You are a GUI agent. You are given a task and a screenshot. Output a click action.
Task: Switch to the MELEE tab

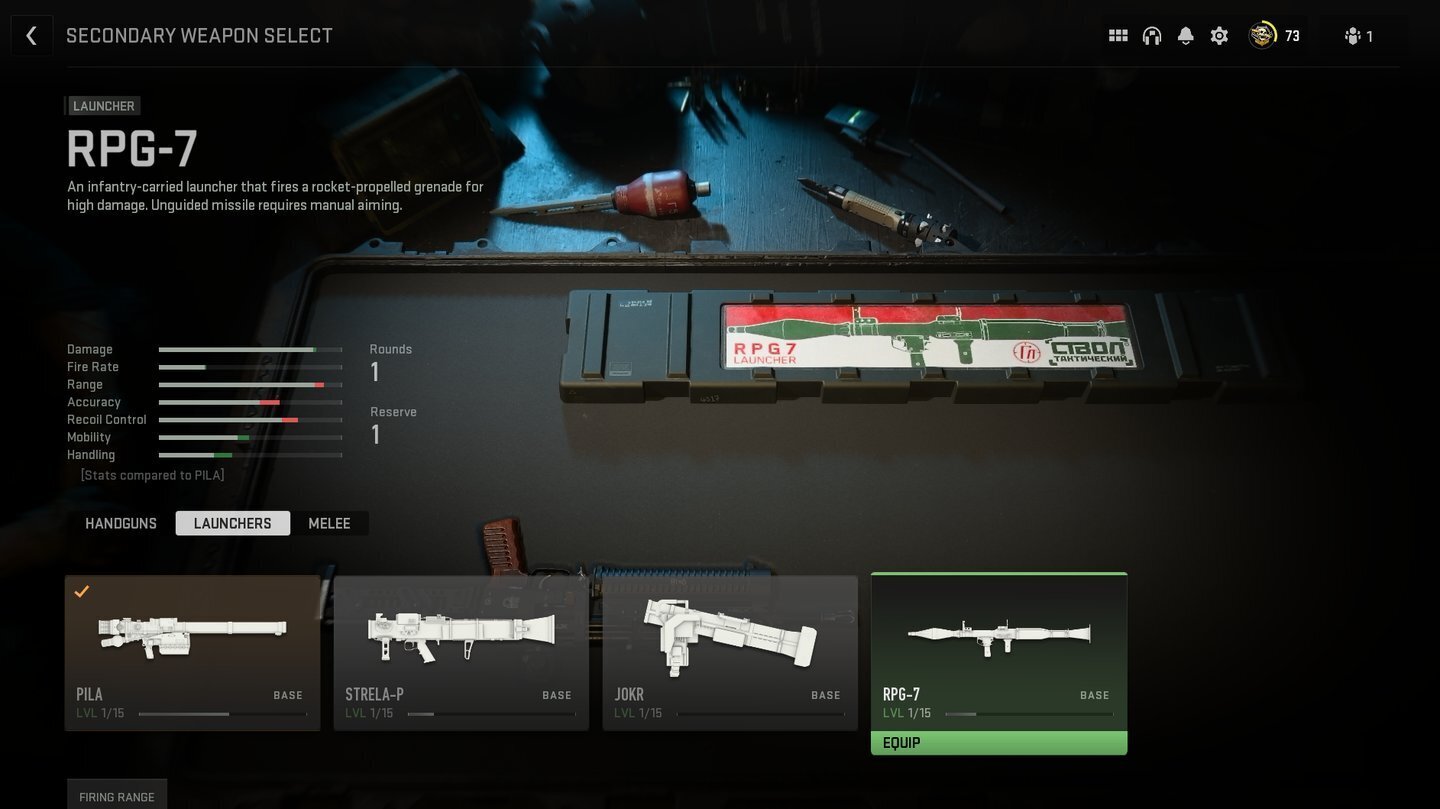tap(329, 523)
